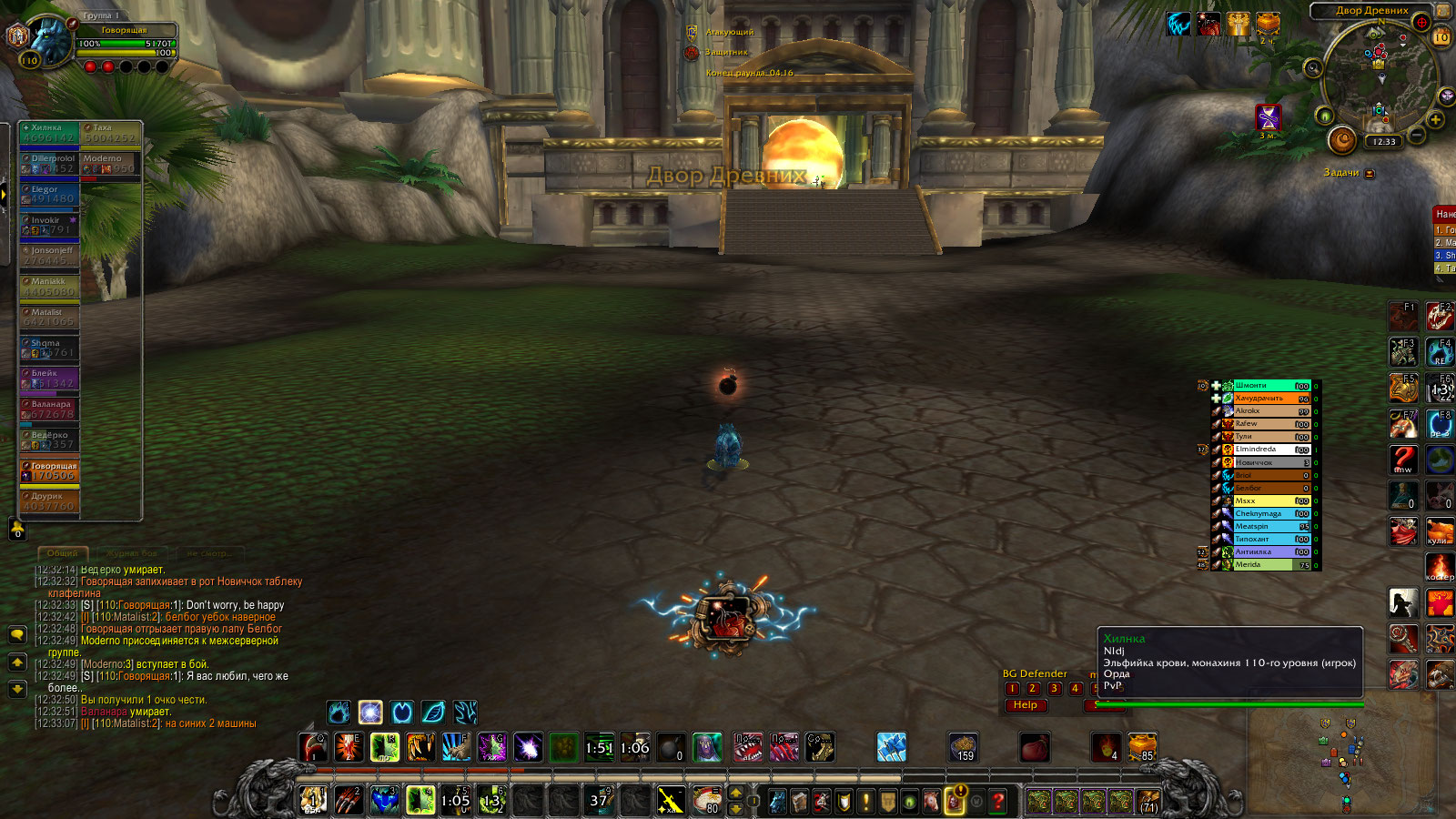Open the red question mark help button
The height and width of the screenshot is (819, 1456).
998,801
